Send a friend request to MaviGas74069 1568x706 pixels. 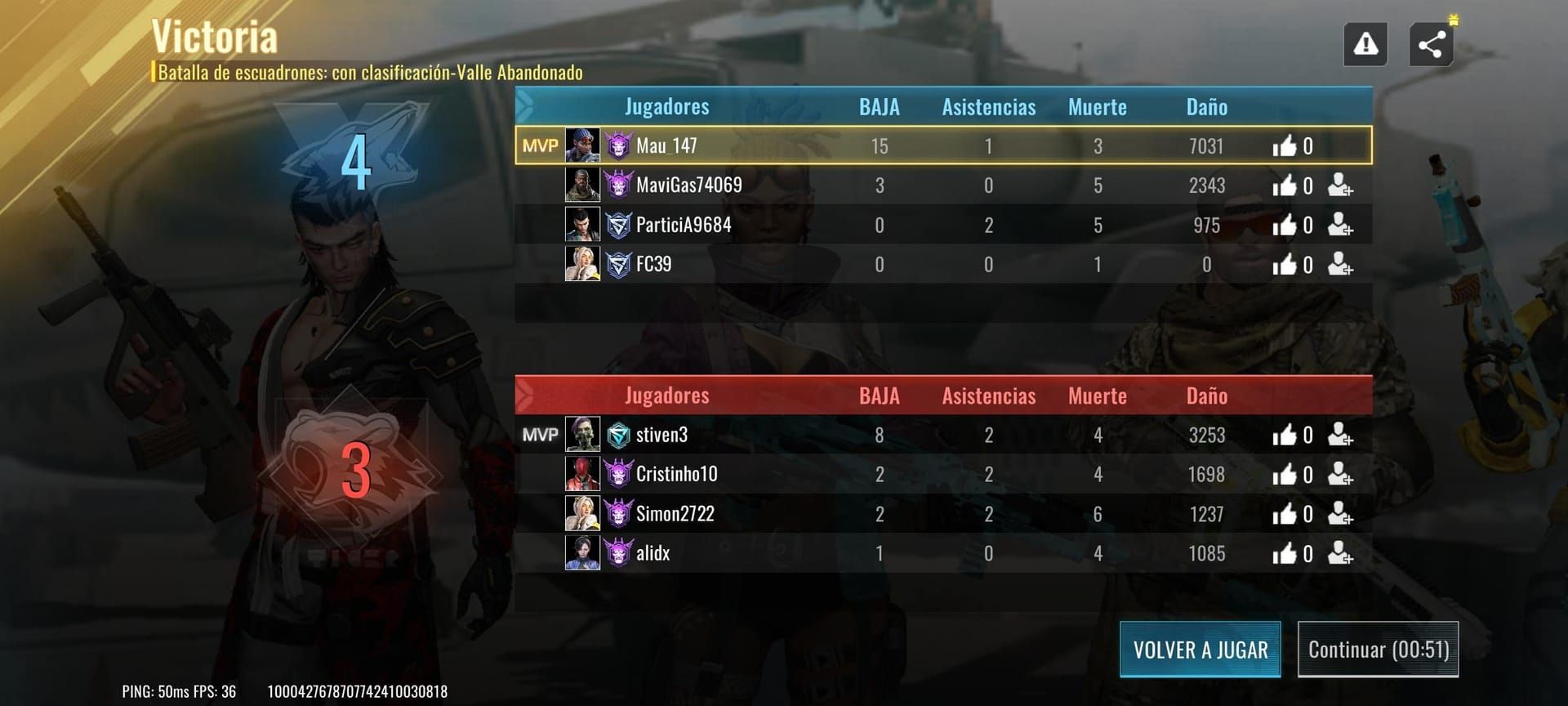pos(1340,184)
